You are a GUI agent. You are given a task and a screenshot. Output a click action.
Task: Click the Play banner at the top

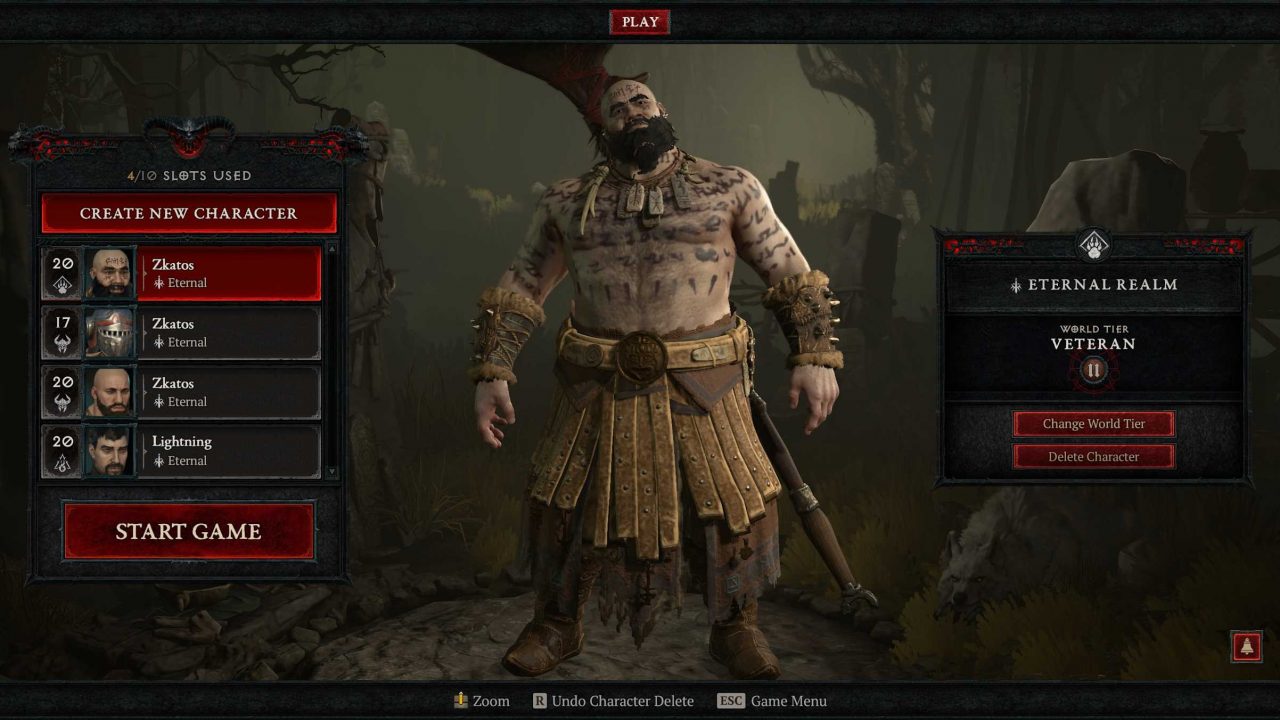tap(639, 21)
